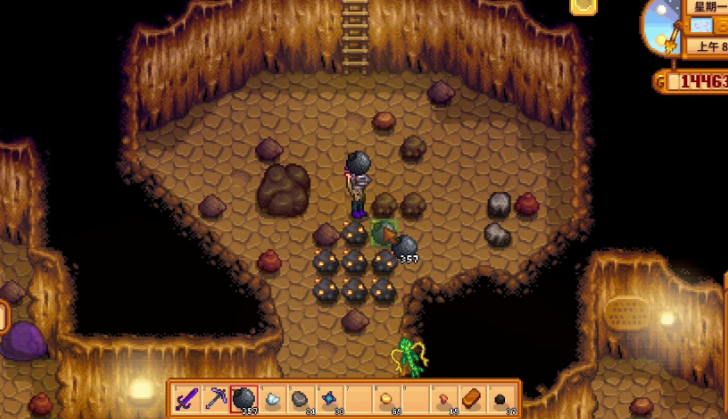This screenshot has height=419, width=728.
Task: Select the white crystal item slot
Action: 273,398
